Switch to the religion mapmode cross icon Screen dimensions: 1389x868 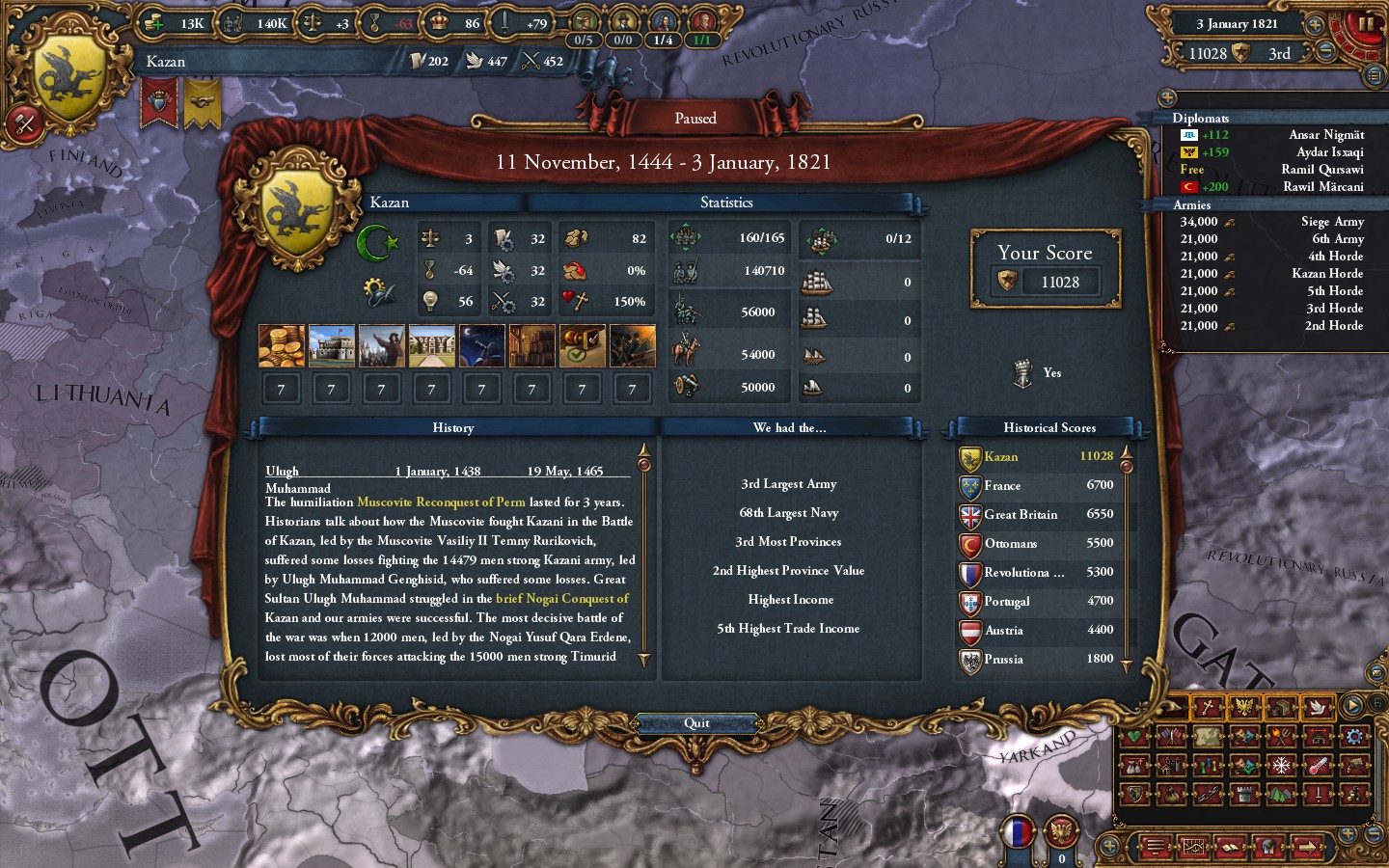[1206, 706]
